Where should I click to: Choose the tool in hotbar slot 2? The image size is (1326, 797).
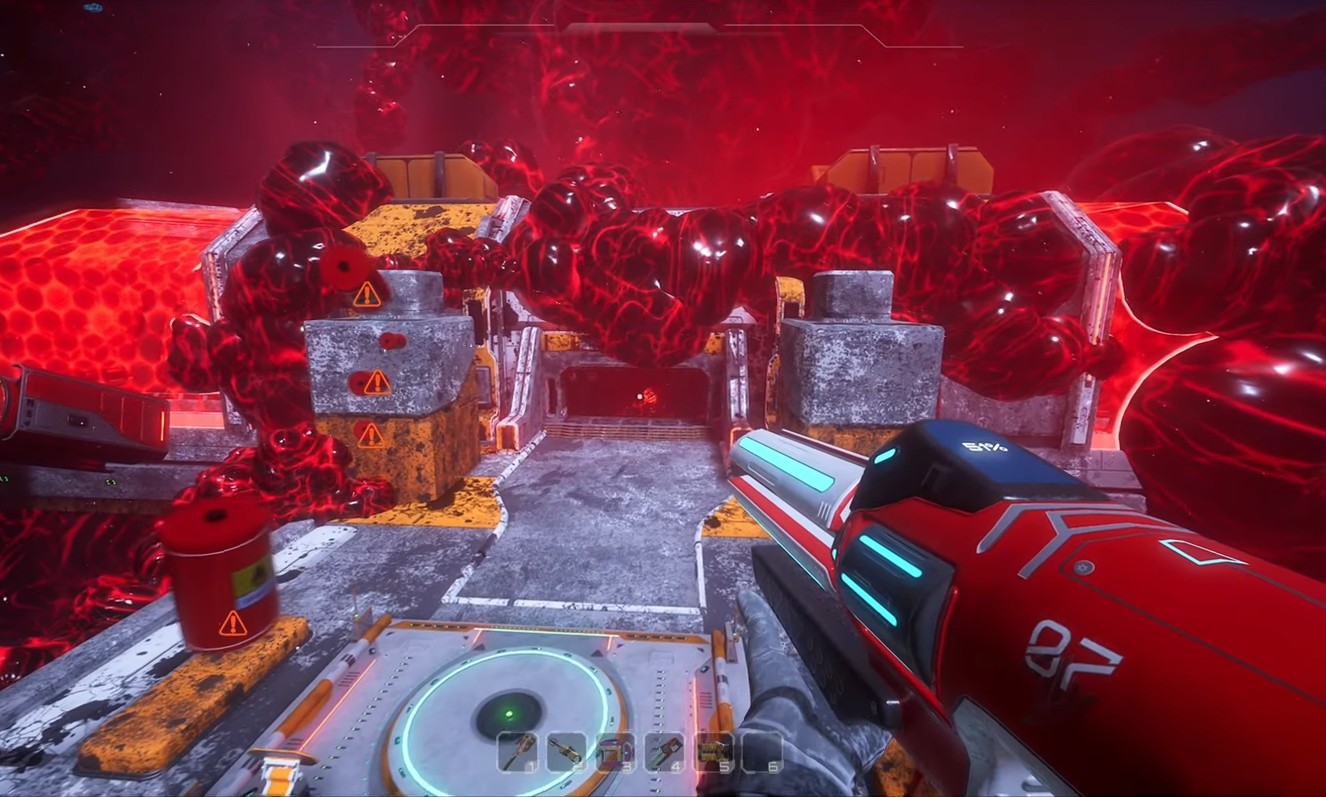point(566,751)
